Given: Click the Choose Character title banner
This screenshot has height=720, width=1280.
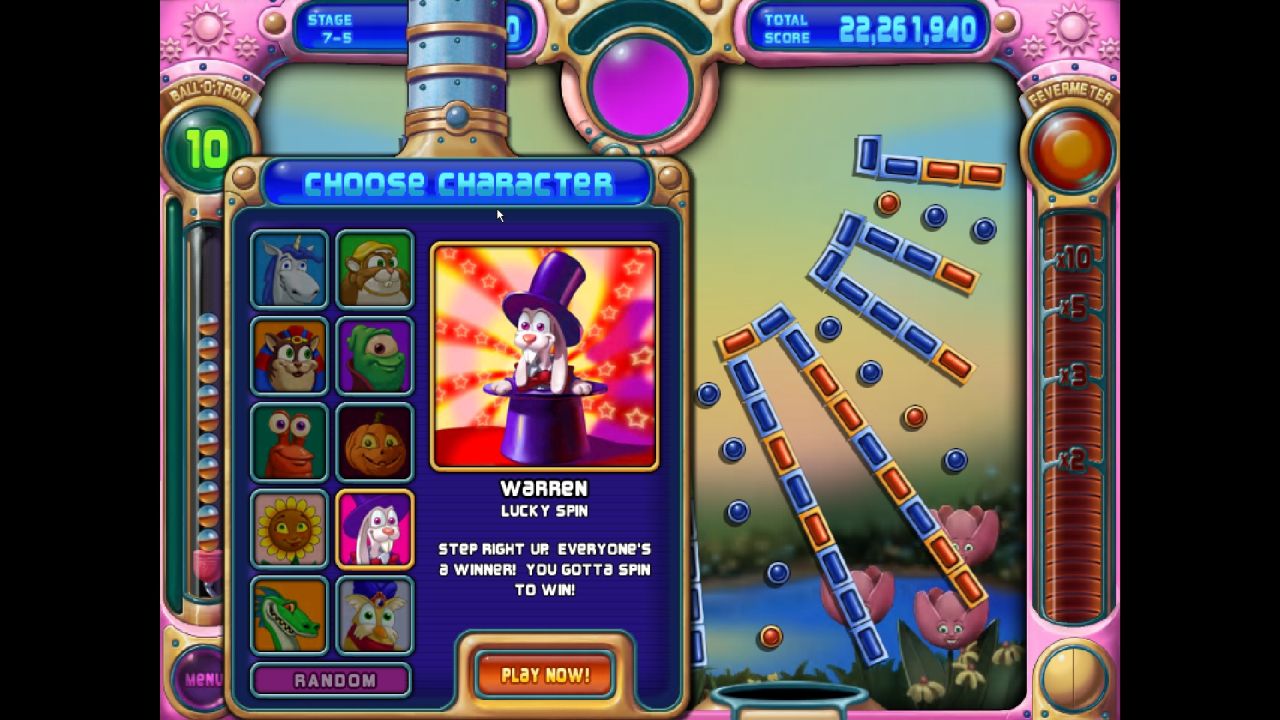Looking at the screenshot, I should point(453,182).
